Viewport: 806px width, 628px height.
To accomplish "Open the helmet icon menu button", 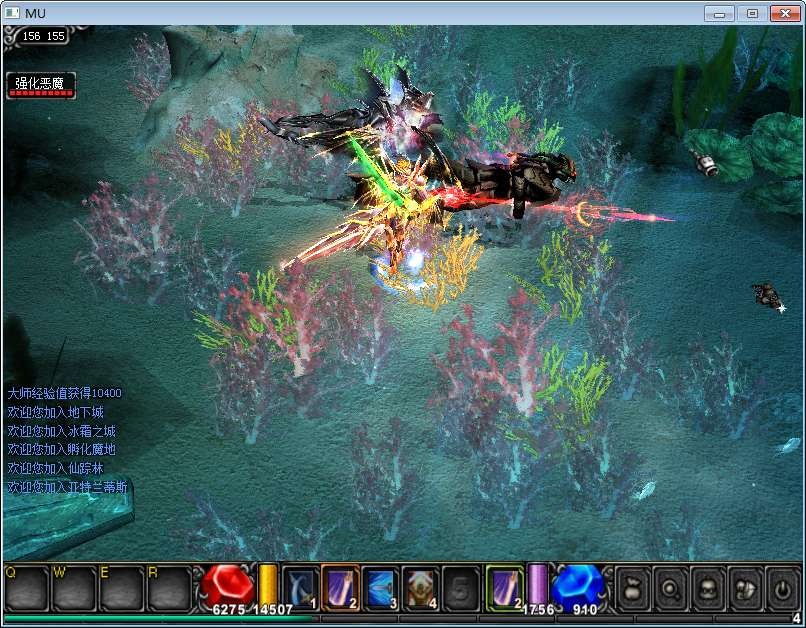I will [x=744, y=588].
